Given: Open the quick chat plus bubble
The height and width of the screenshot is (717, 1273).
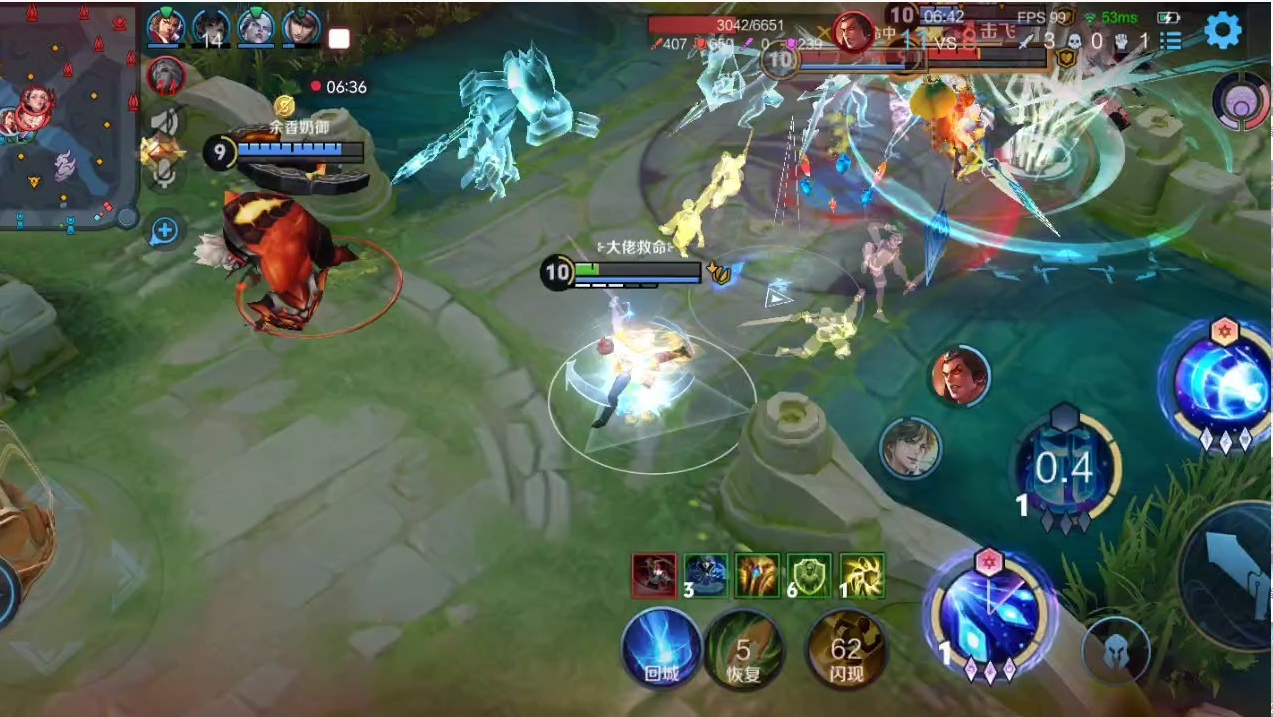Looking at the screenshot, I should tap(164, 232).
